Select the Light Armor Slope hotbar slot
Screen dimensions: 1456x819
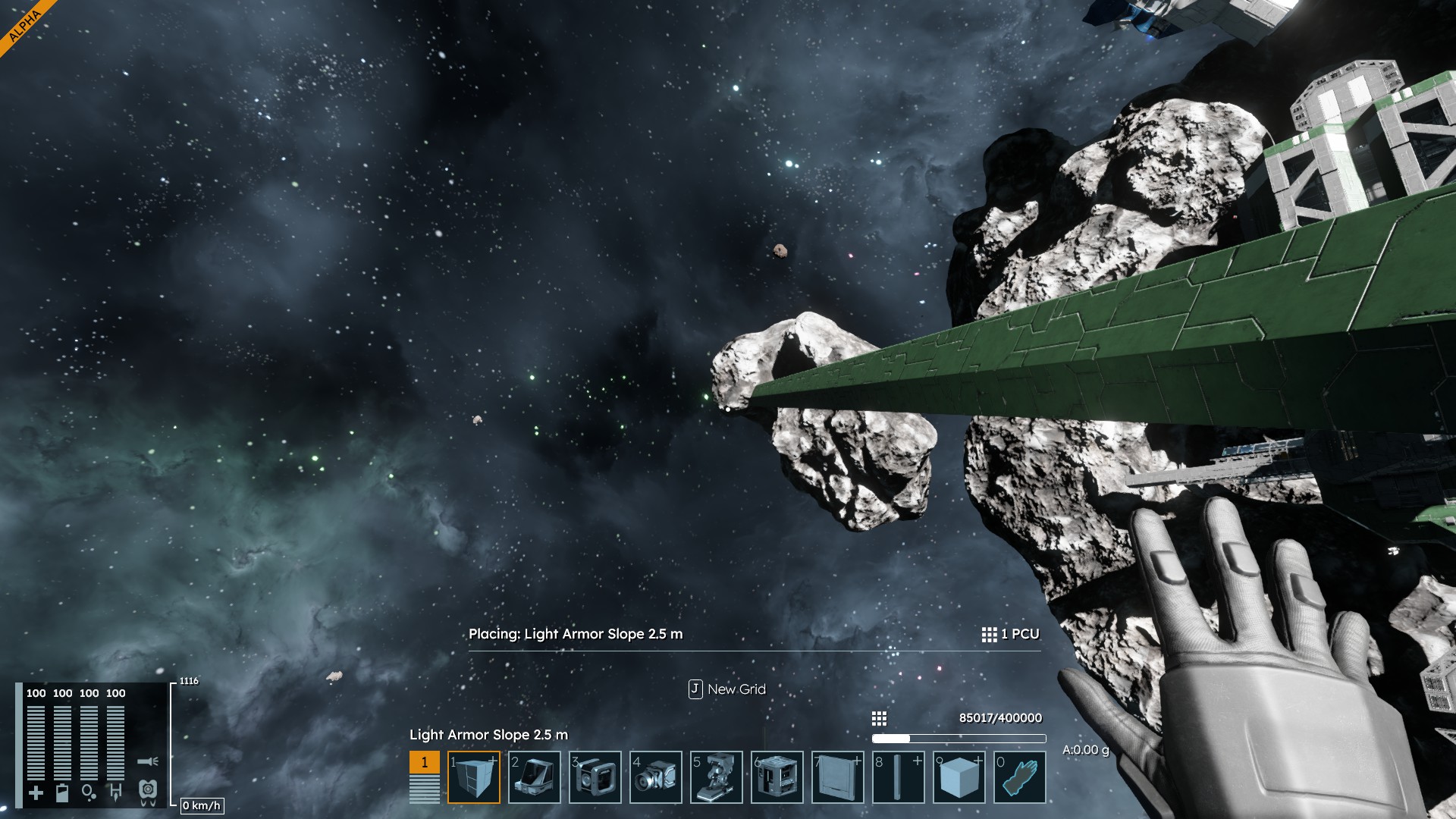[474, 777]
